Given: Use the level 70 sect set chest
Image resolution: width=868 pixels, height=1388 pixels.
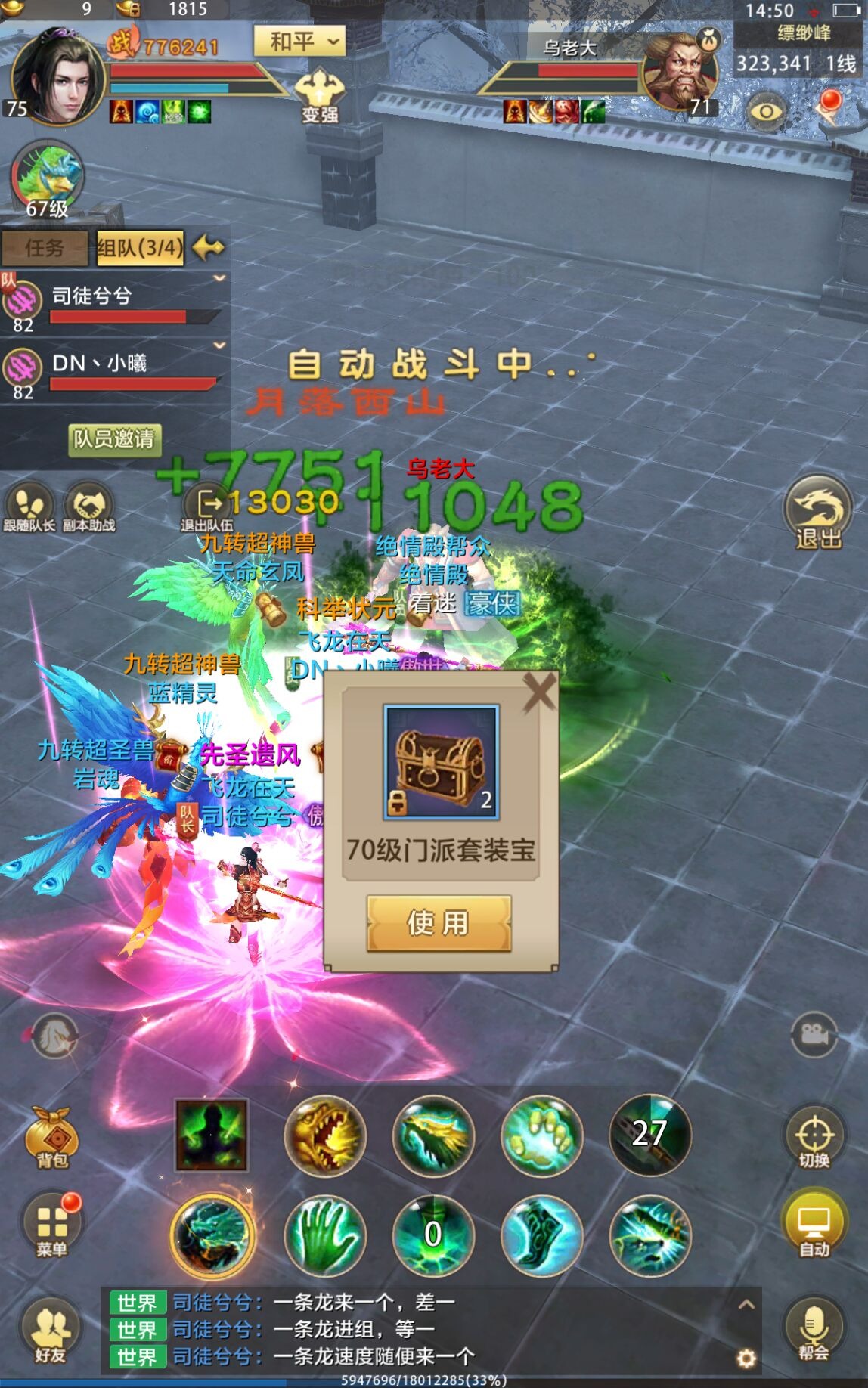Looking at the screenshot, I should (439, 922).
